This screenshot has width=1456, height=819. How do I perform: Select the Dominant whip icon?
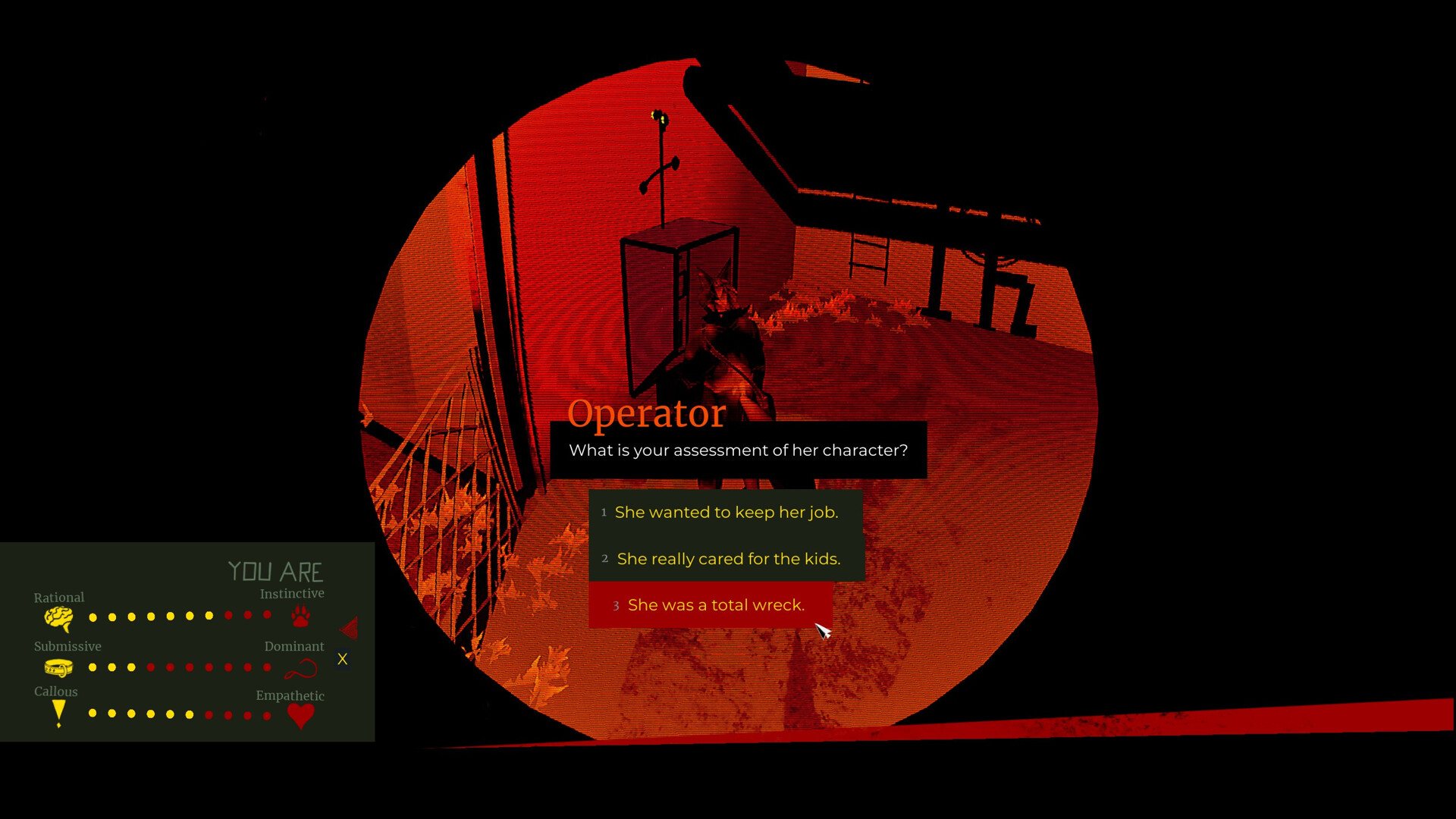[302, 668]
